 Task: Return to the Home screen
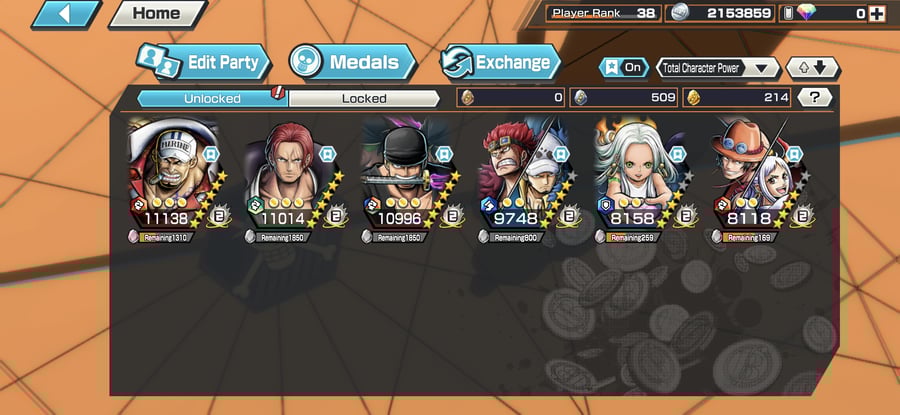(x=155, y=14)
